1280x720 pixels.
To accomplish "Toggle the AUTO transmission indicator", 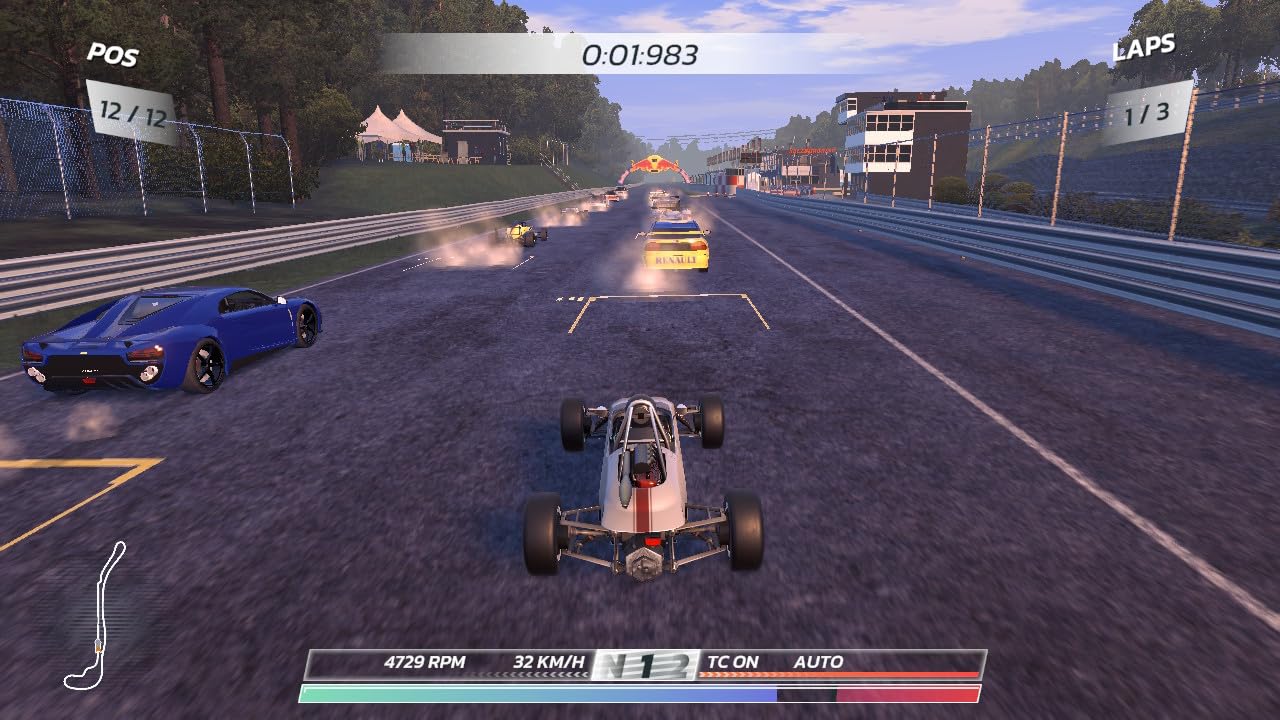I will (x=817, y=662).
